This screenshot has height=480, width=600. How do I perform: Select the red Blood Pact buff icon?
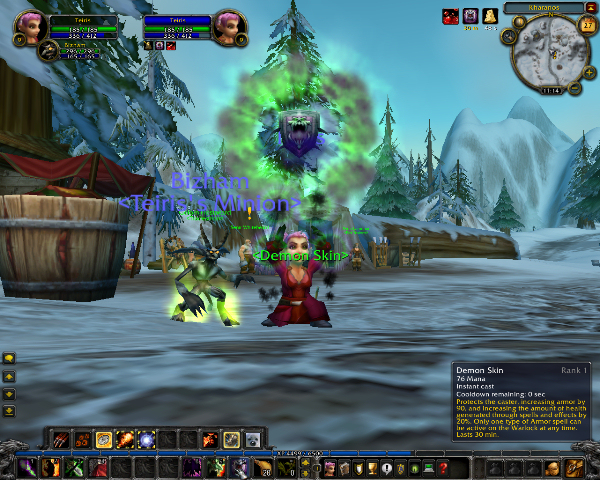click(x=450, y=16)
